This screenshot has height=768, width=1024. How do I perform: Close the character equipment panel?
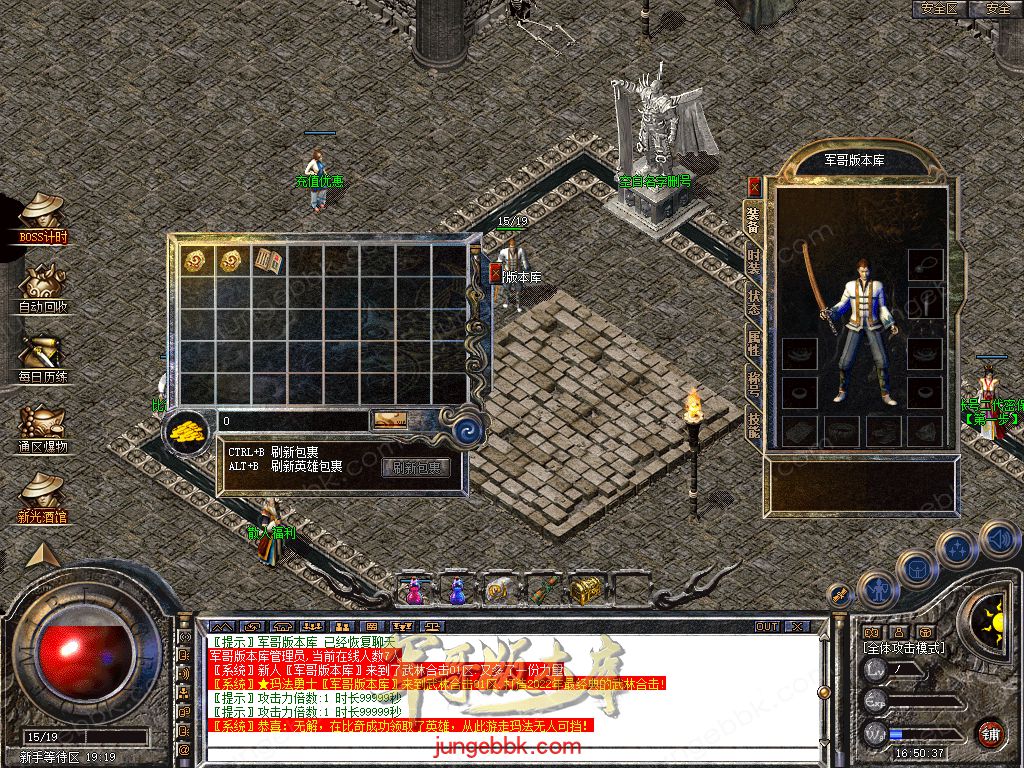pyautogui.click(x=754, y=186)
